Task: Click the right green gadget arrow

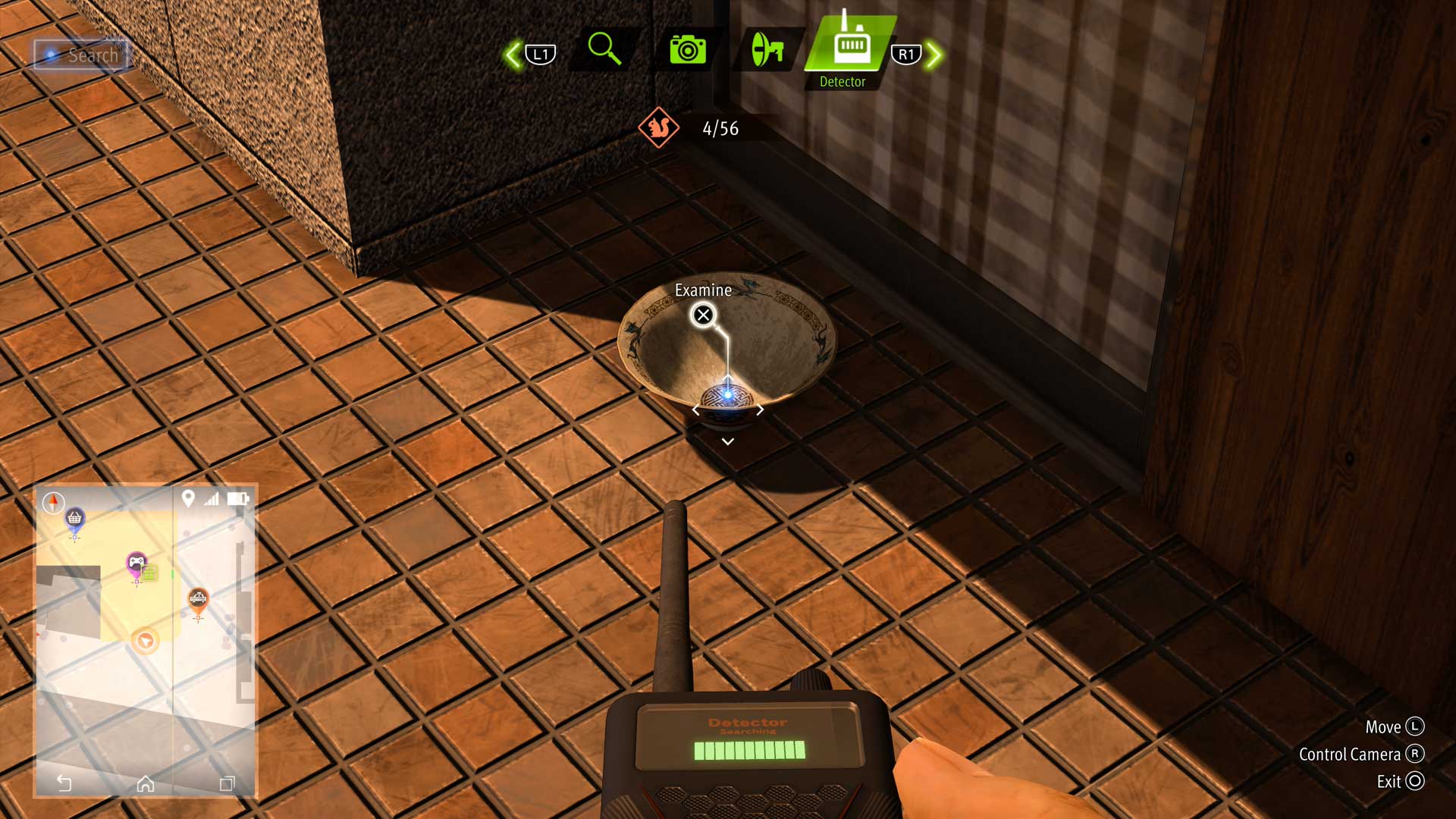Action: [x=934, y=55]
